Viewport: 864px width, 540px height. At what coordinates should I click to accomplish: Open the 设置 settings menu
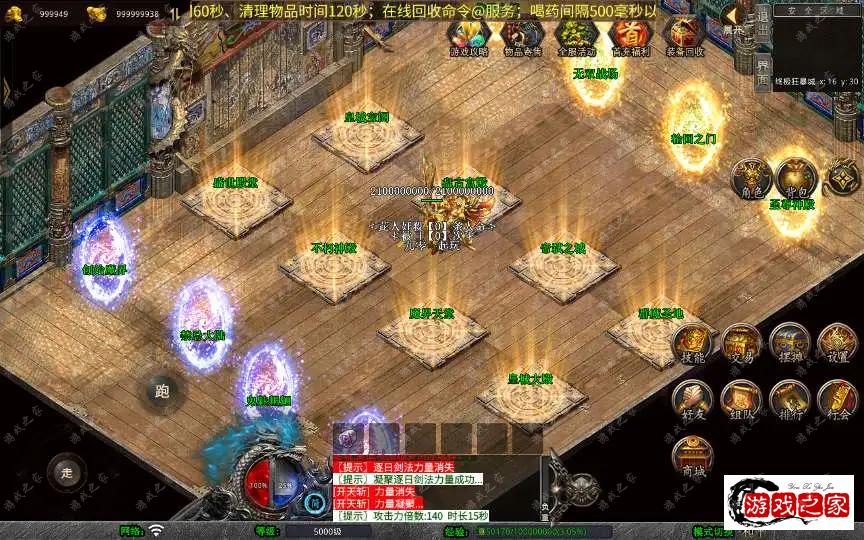pos(837,345)
